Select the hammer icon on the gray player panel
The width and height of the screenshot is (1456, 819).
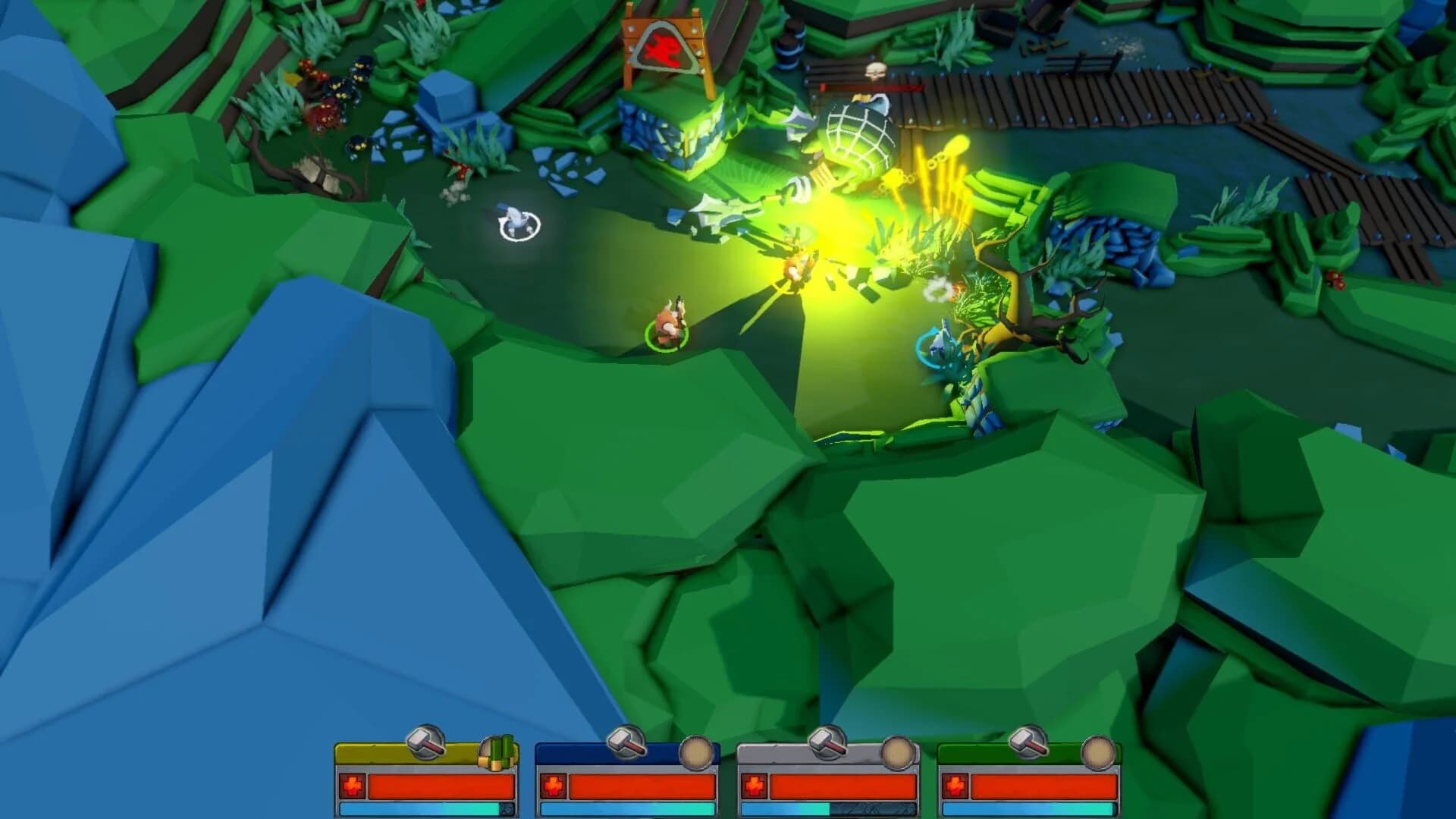tap(825, 742)
